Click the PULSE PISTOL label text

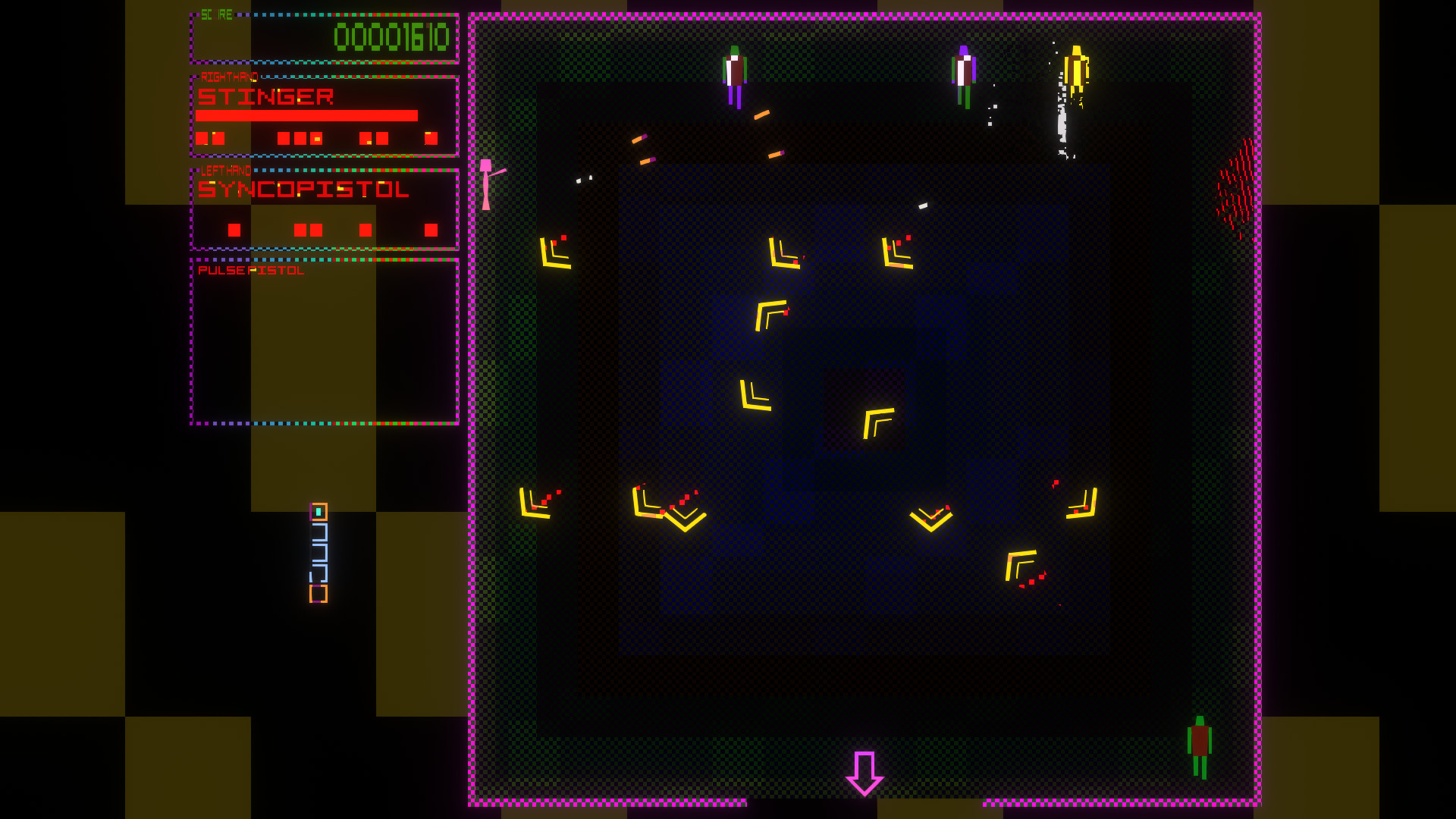(250, 270)
